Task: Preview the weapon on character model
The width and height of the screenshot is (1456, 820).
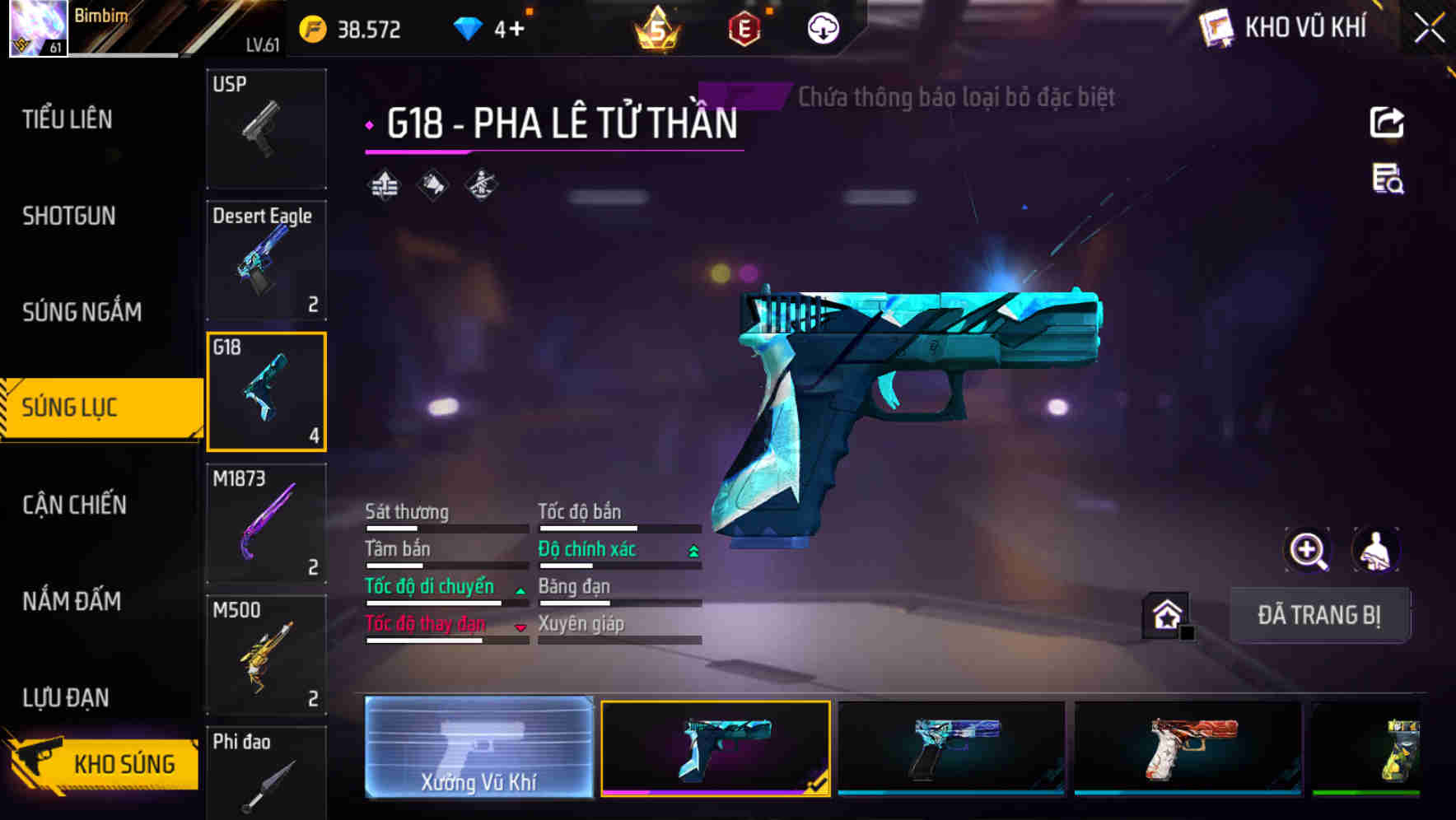Action: (1374, 550)
